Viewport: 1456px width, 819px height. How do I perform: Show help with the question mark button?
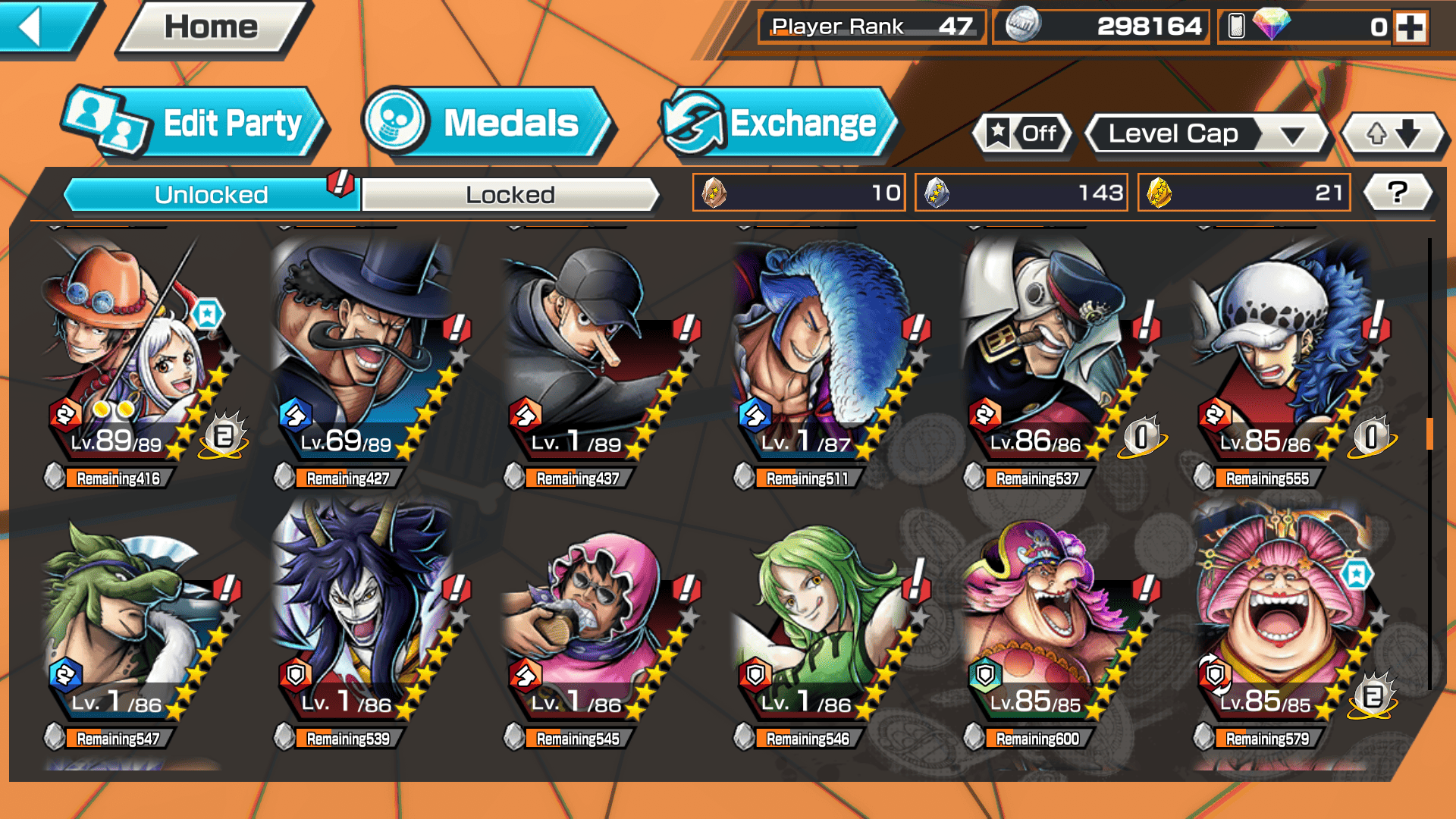pyautogui.click(x=1398, y=193)
